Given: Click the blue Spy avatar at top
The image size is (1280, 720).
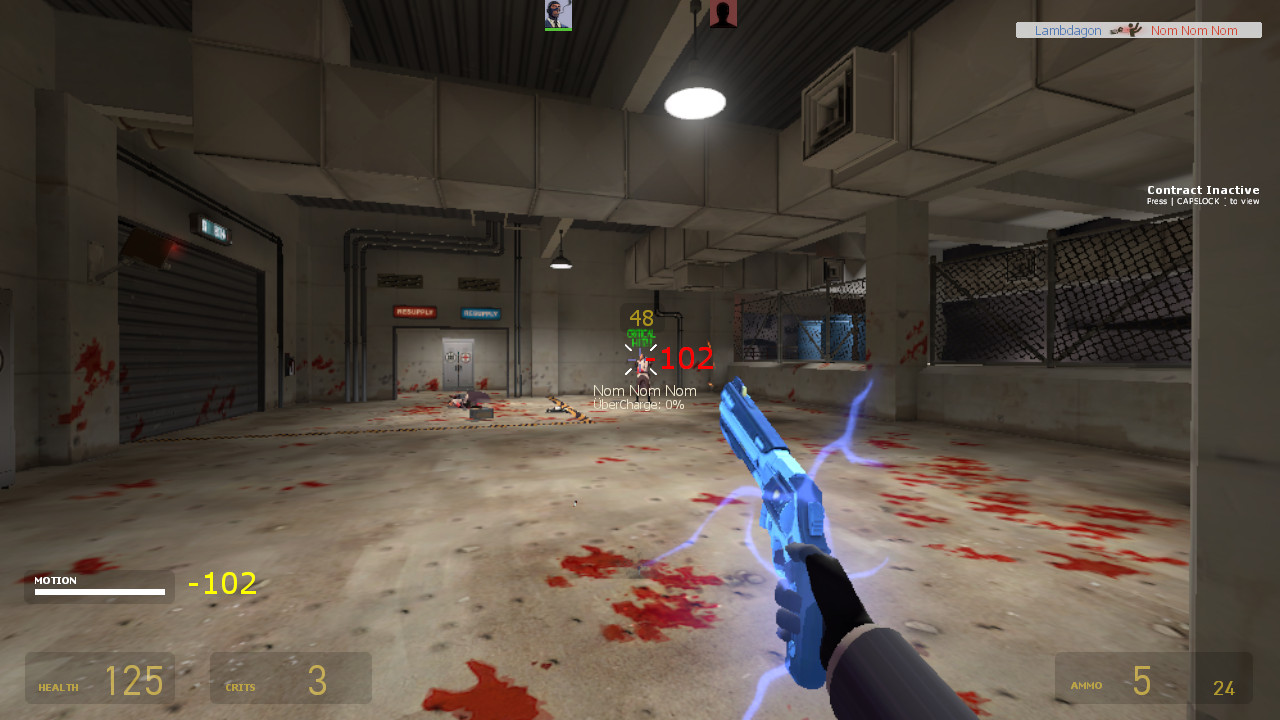Looking at the screenshot, I should coord(557,13).
